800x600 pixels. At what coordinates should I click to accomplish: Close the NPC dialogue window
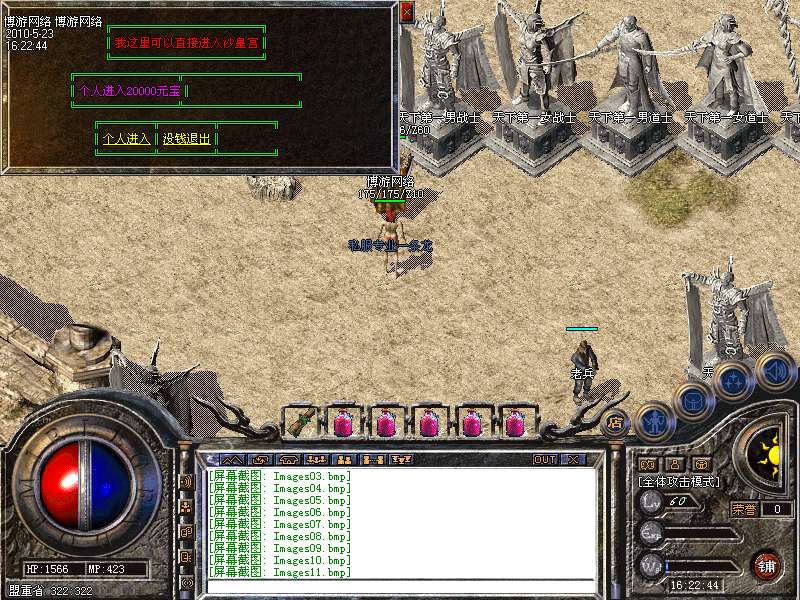406,11
